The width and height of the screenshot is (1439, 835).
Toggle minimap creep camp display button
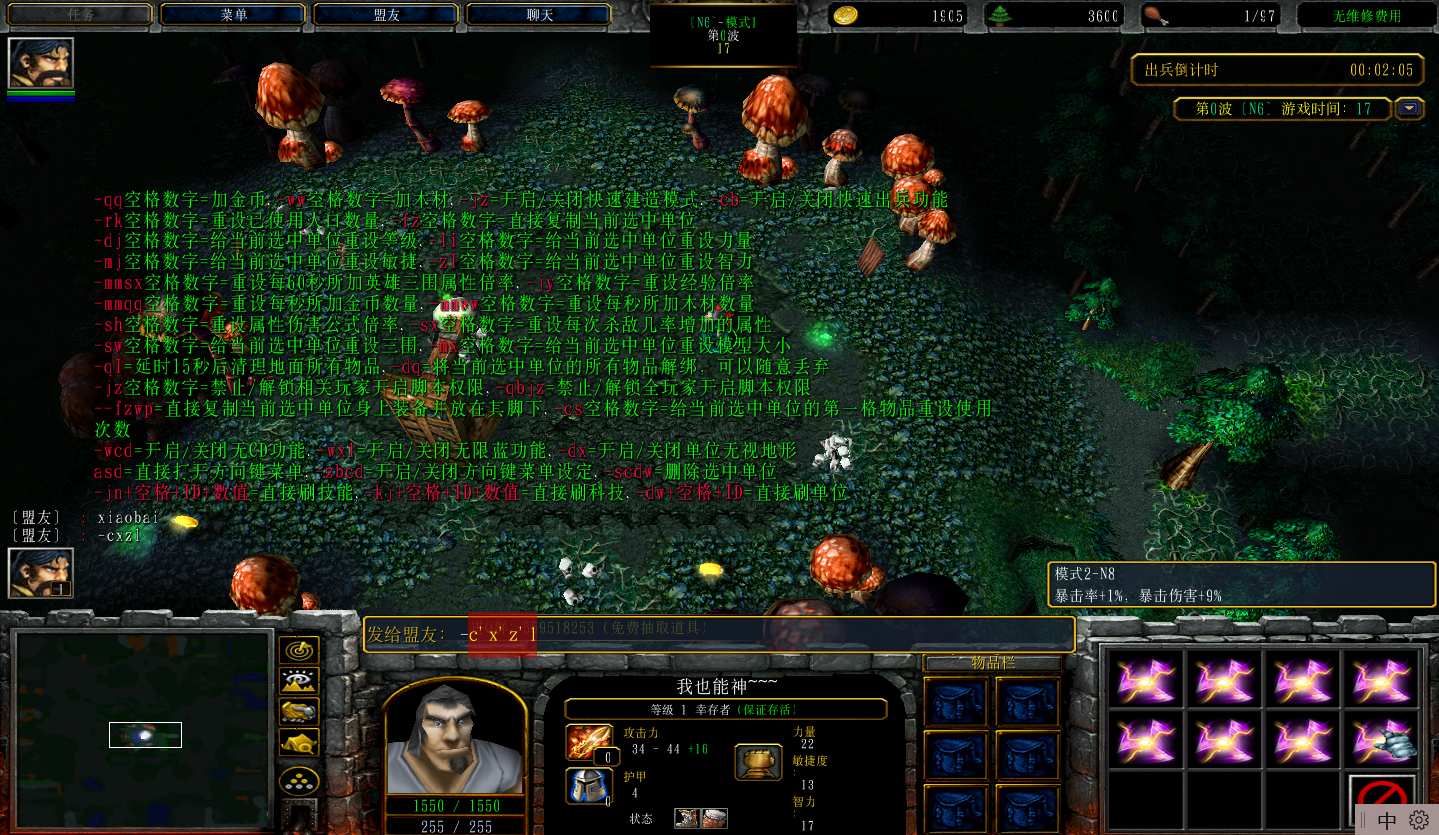pyautogui.click(x=299, y=742)
